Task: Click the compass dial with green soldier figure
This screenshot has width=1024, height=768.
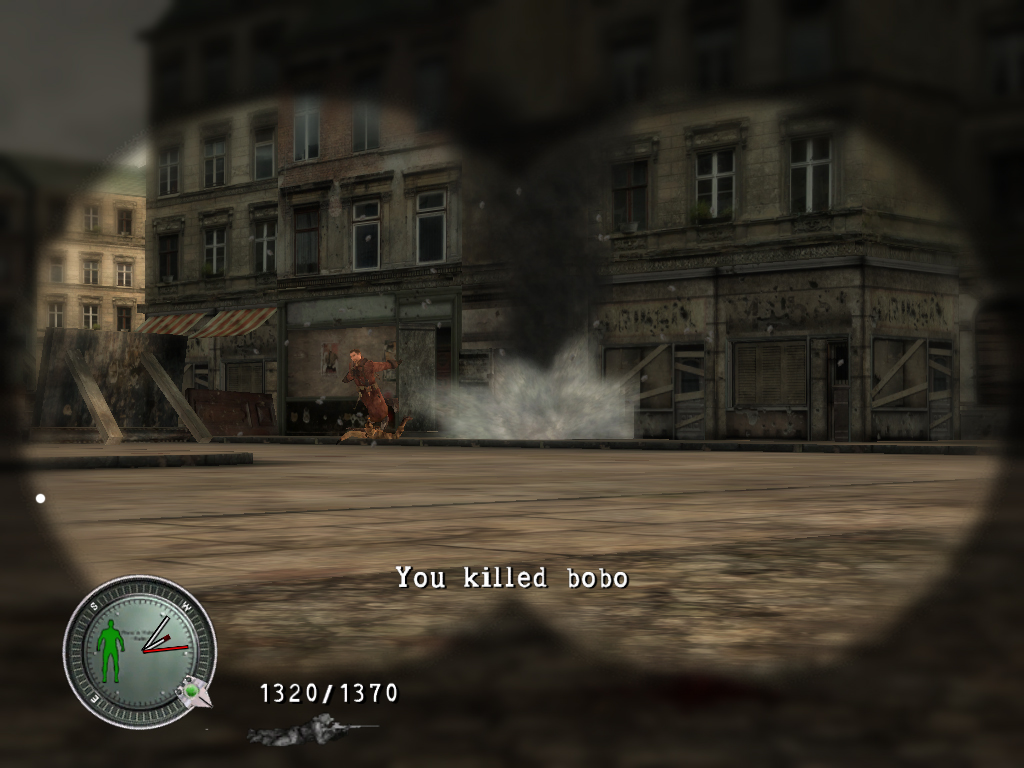Action: pos(139,651)
